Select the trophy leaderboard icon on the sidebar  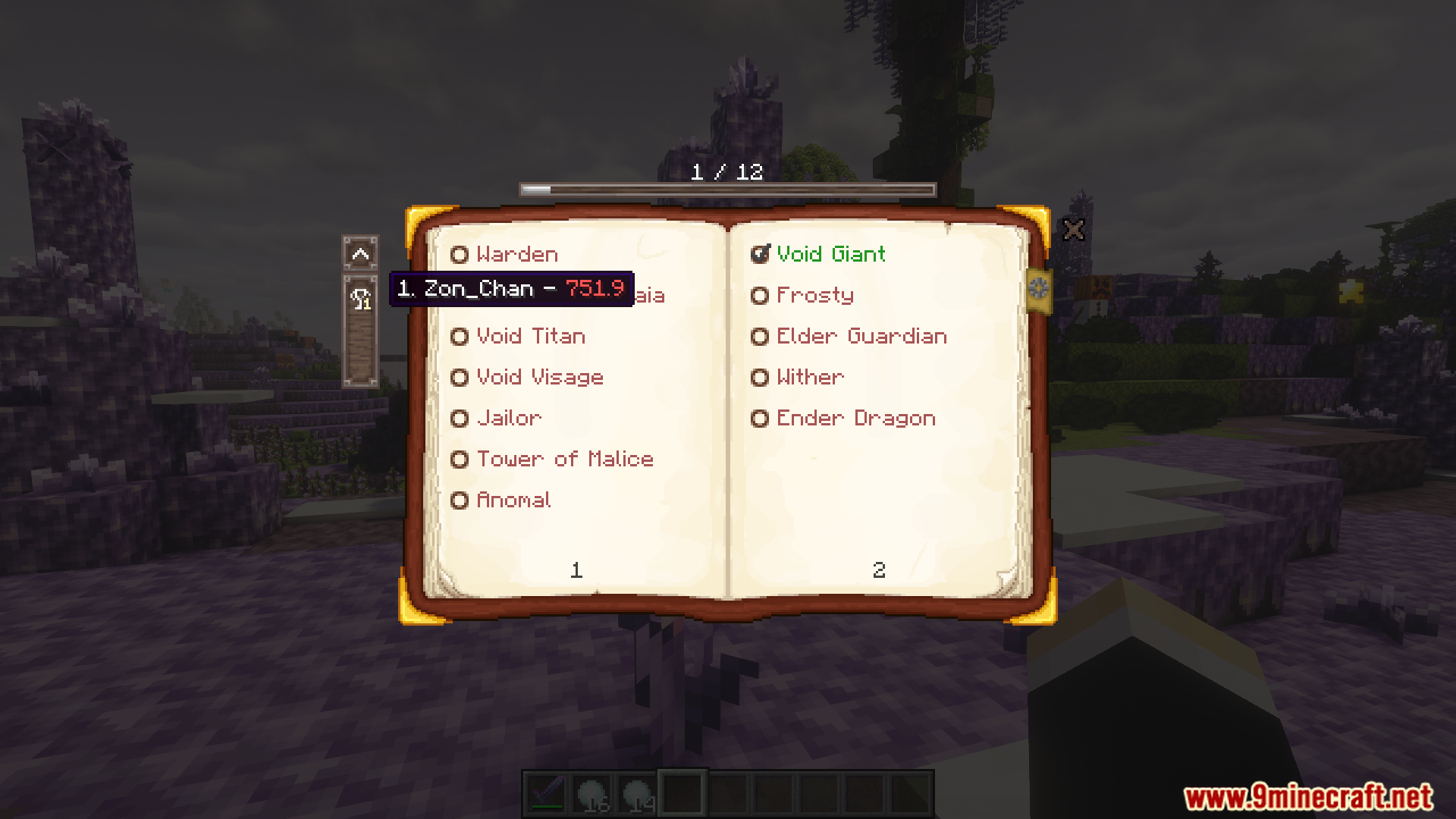coord(362,300)
